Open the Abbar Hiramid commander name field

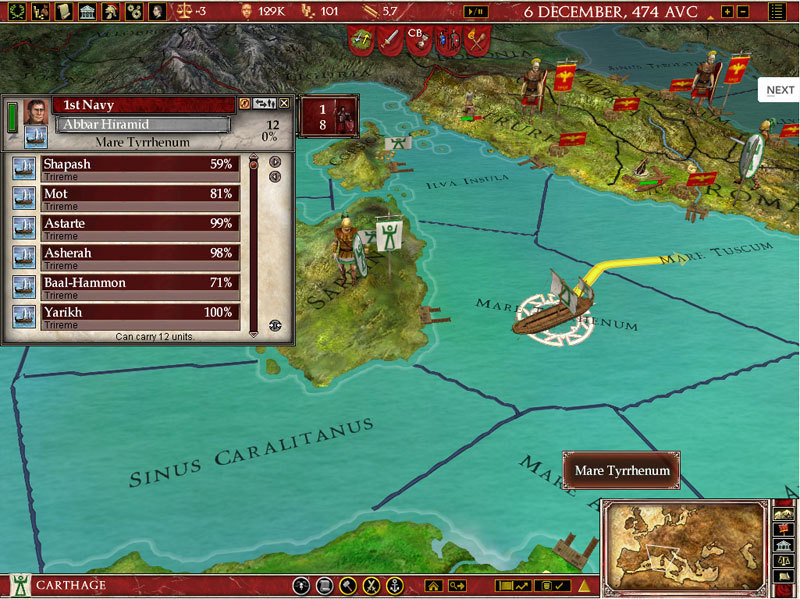[x=143, y=125]
